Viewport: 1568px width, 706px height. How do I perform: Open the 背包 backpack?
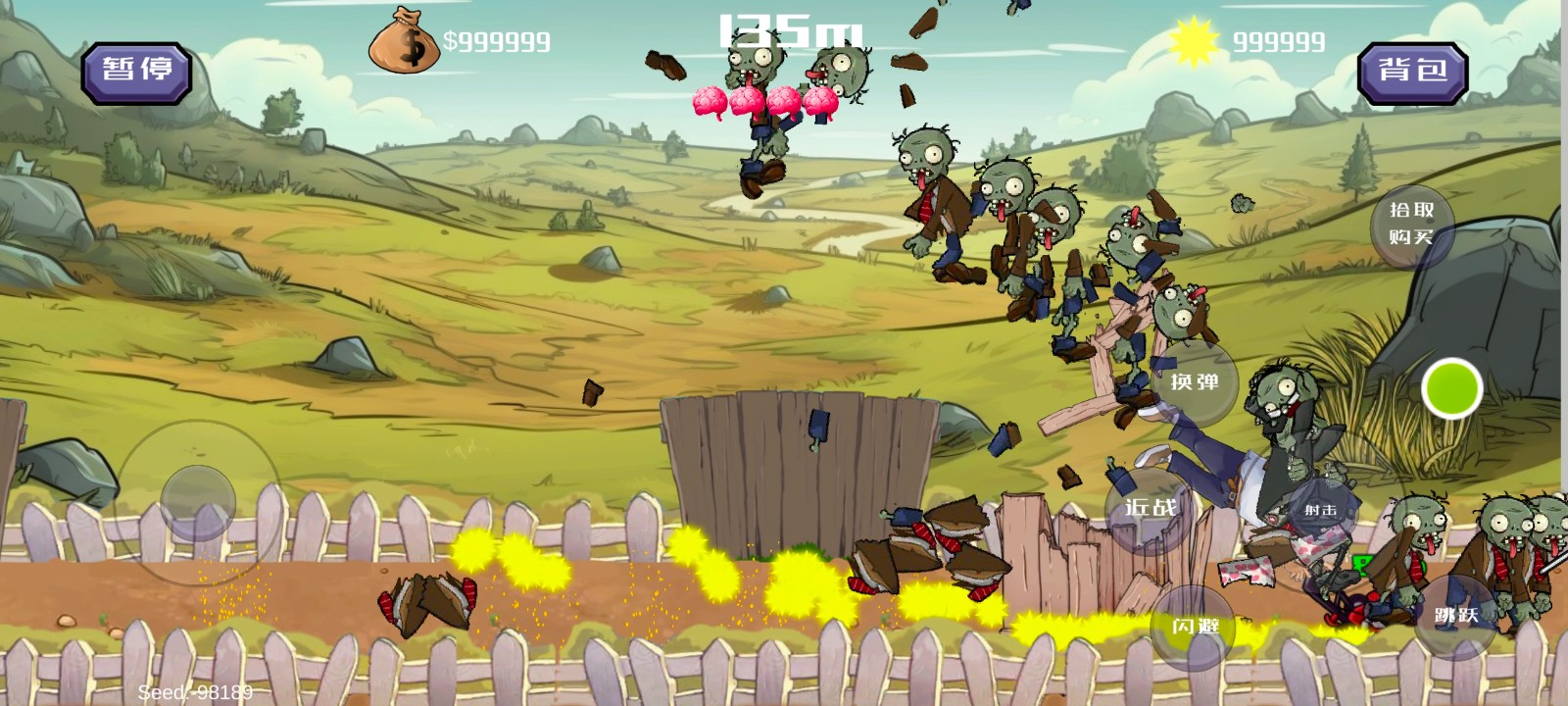[1412, 72]
